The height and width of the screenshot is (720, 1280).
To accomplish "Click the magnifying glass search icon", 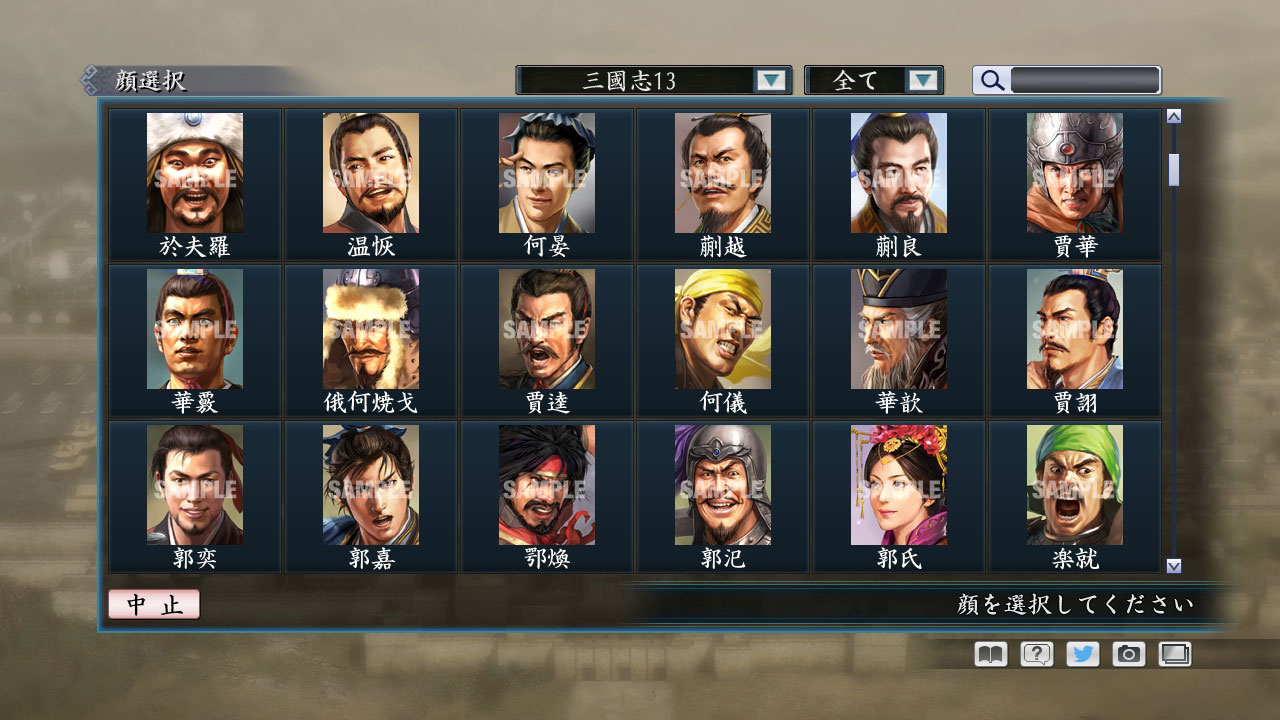I will pyautogui.click(x=991, y=79).
